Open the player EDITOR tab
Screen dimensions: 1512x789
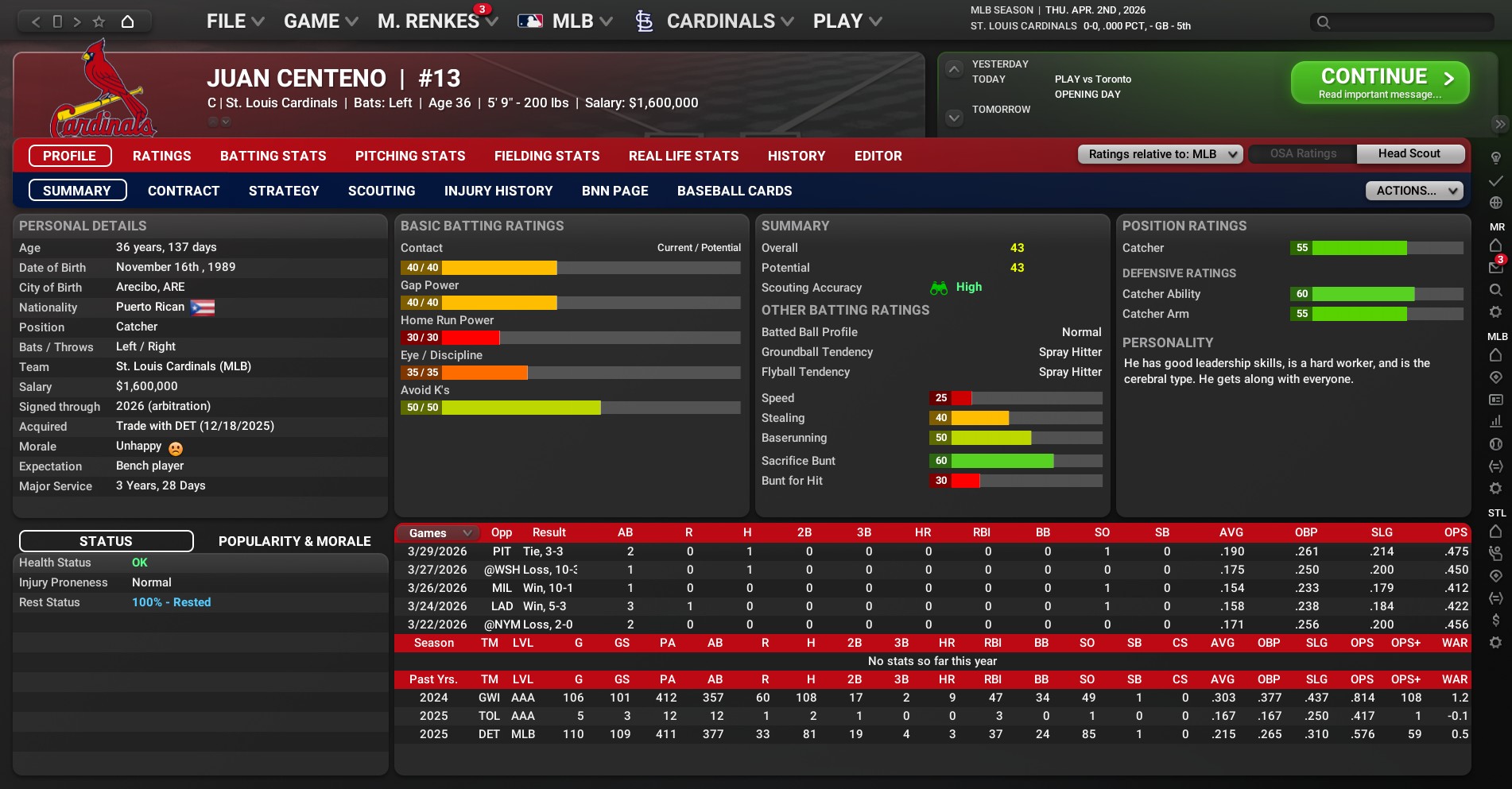point(878,156)
